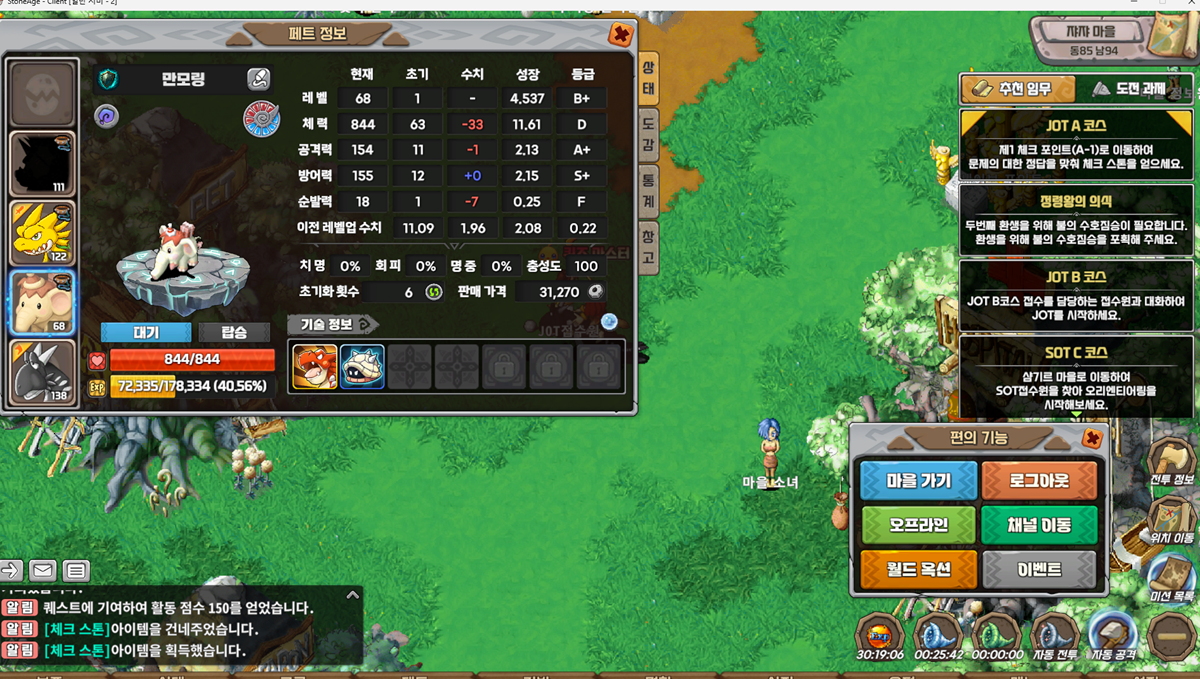This screenshot has height=679, width=1200.
Task: Select the level 138 gray rhino pet
Action: [43, 372]
